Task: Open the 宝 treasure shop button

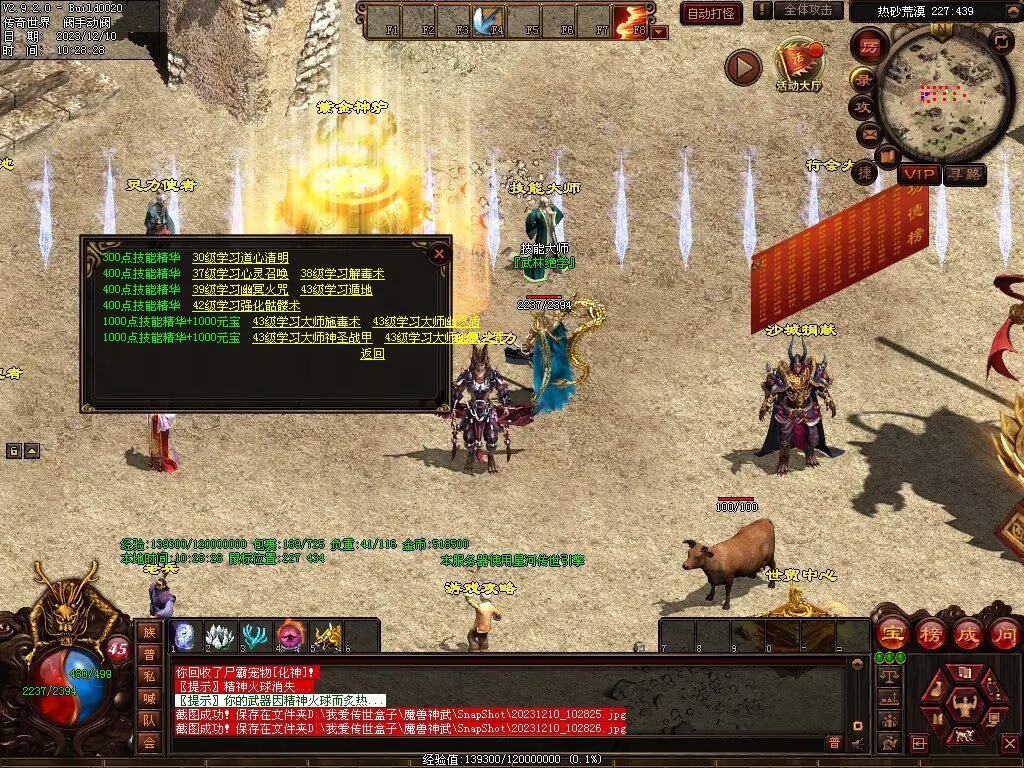Action: click(x=892, y=633)
